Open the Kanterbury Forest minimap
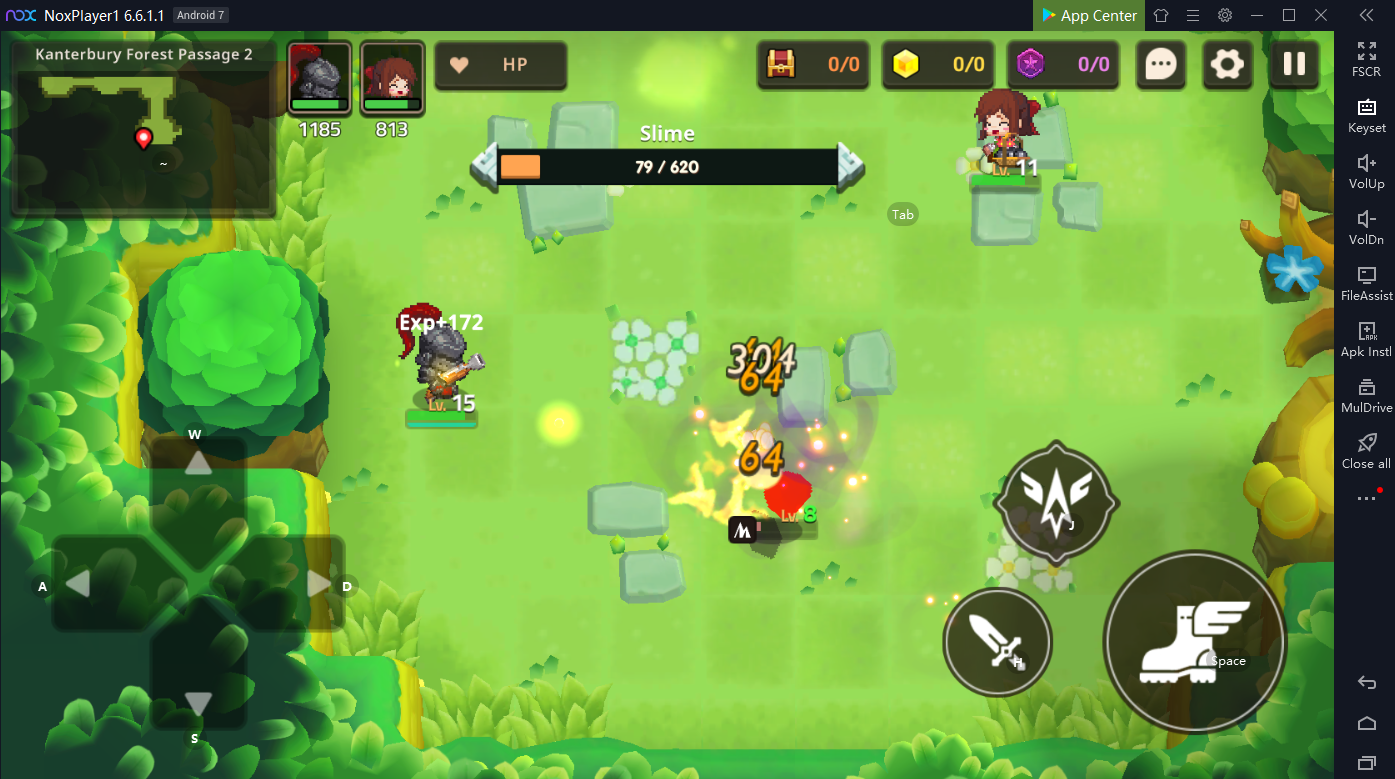The height and width of the screenshot is (779, 1395). point(142,127)
